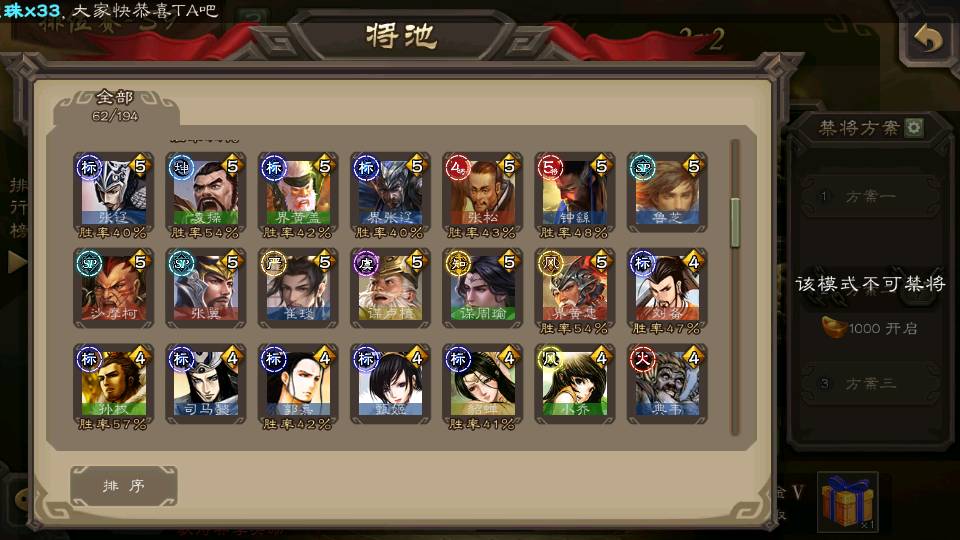This screenshot has width=960, height=540.
Task: Choose the 界黄盖 hero card
Action: 298,191
